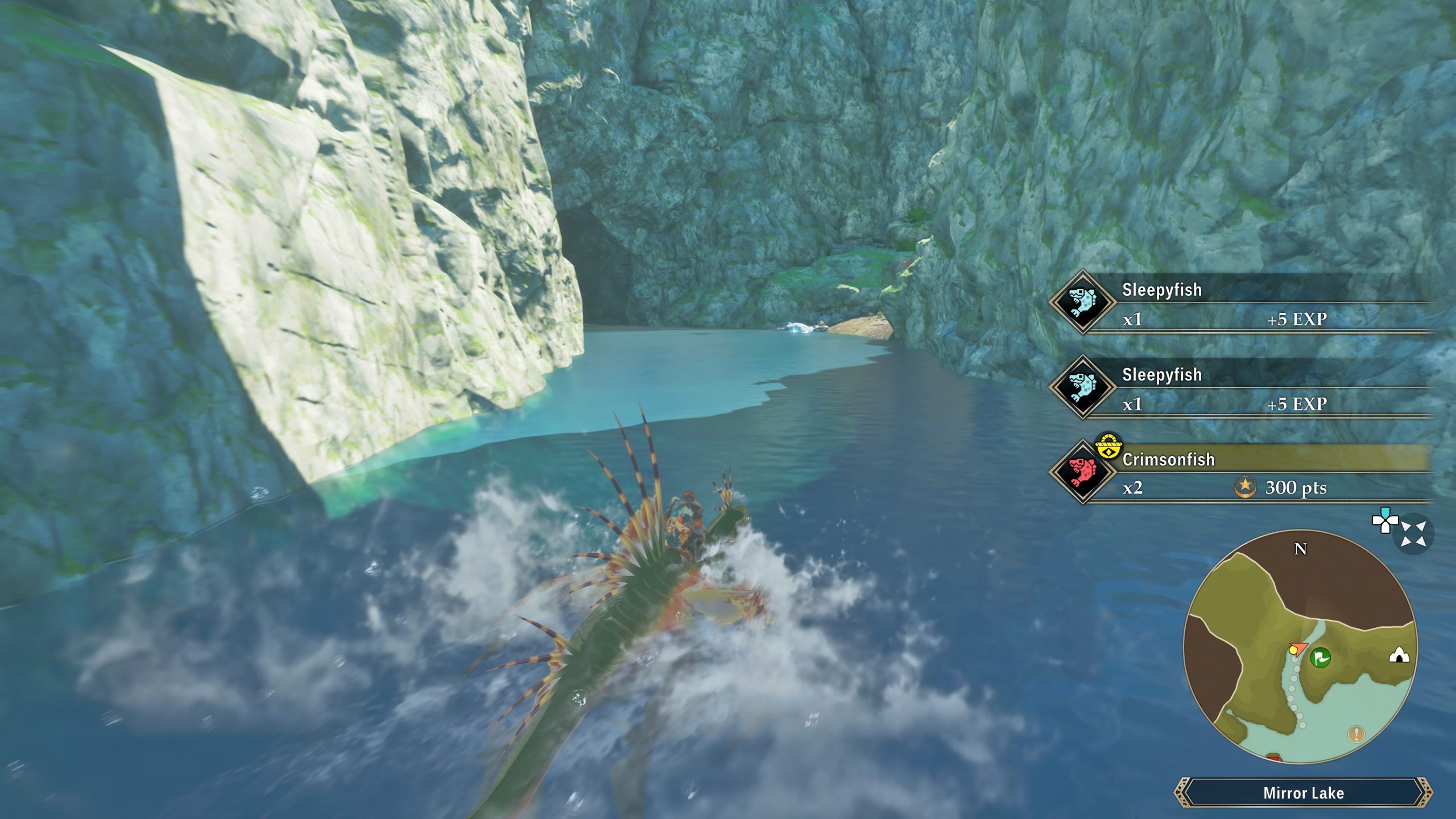Click the circular minimap
The image size is (1456, 819).
(x=1300, y=647)
